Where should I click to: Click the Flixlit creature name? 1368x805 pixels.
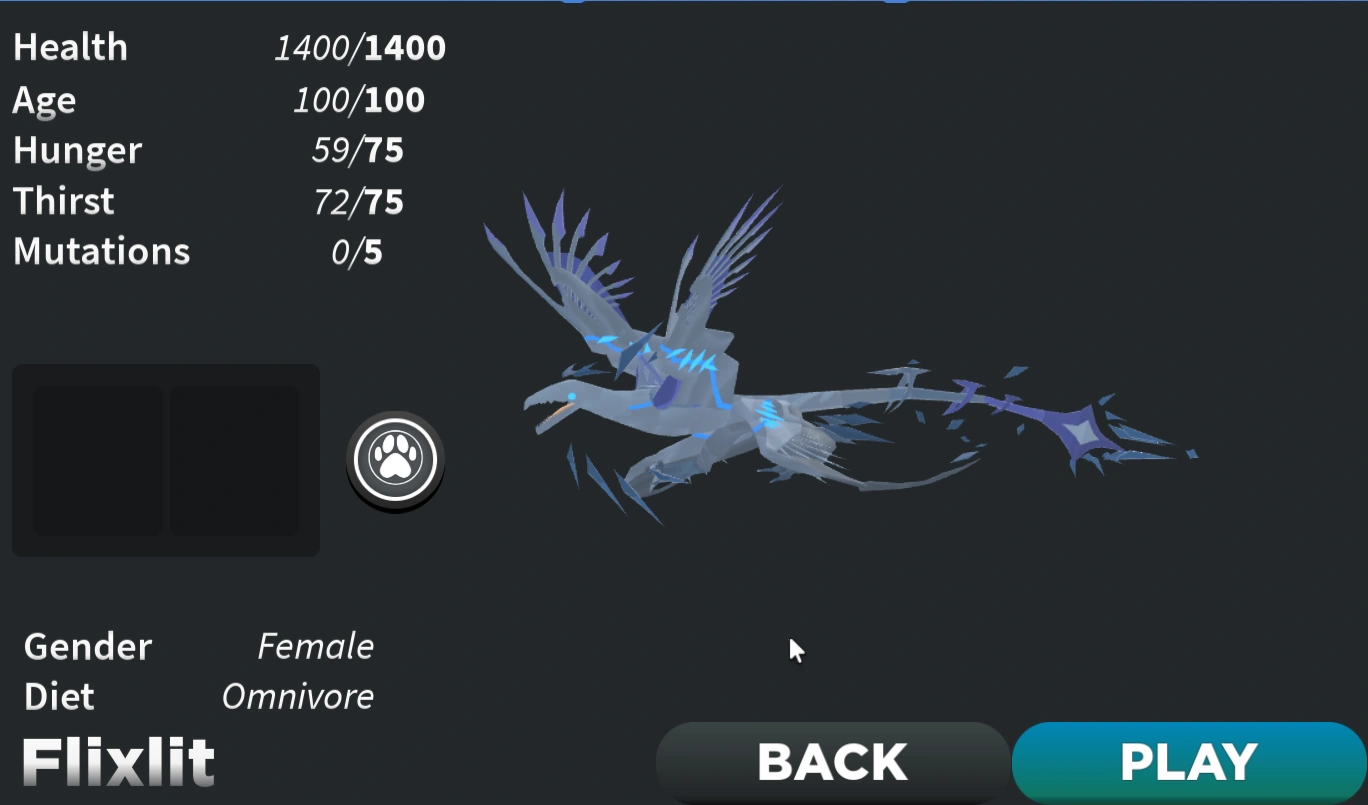[x=117, y=763]
